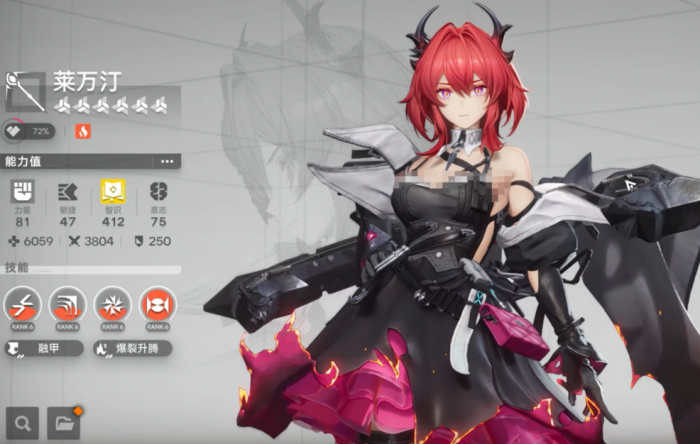Select the weapon icon beside 莱万汀

tap(25, 91)
